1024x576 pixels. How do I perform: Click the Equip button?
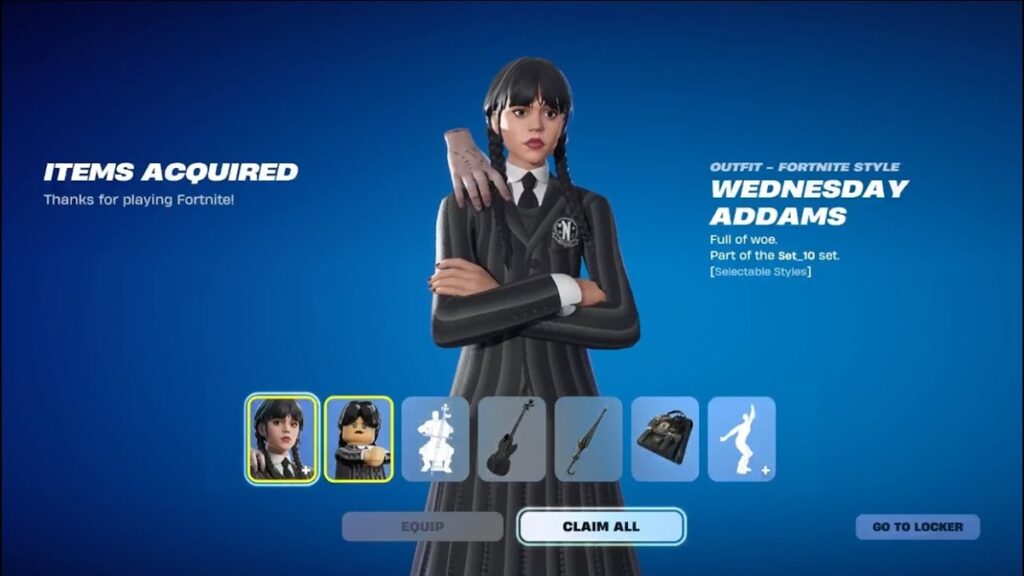pos(423,527)
